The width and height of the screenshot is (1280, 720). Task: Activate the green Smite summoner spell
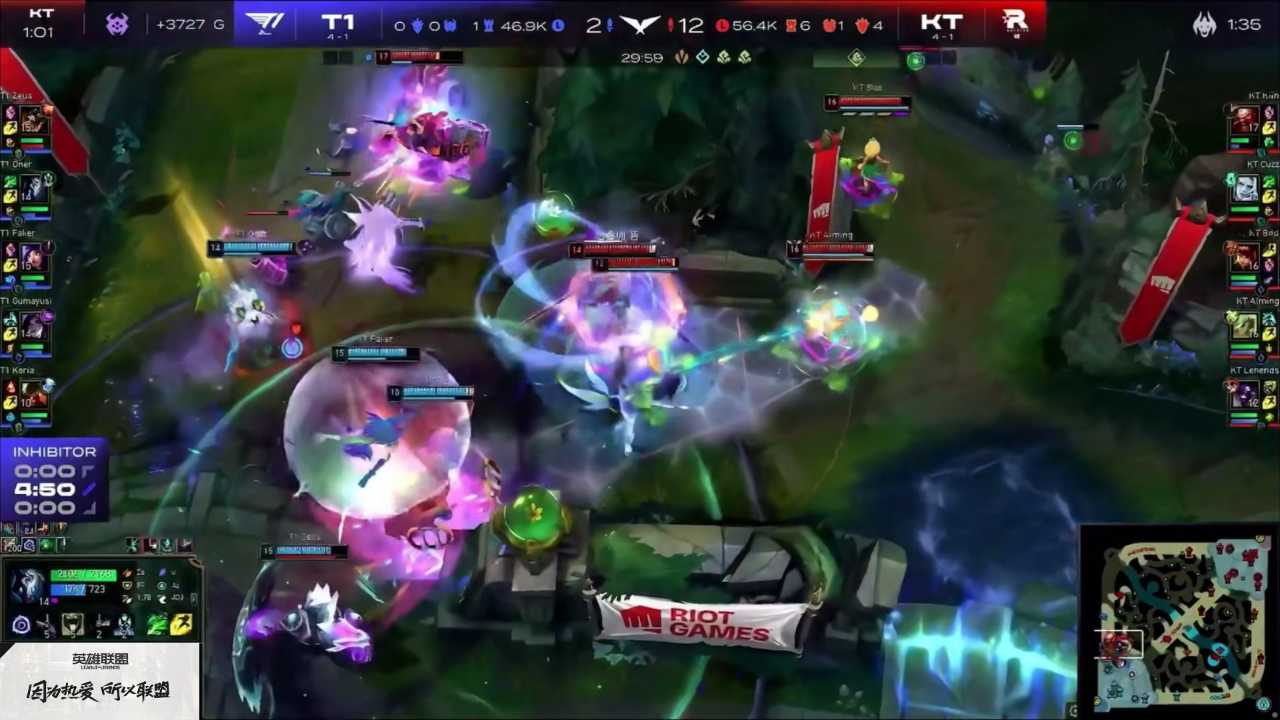pos(156,626)
